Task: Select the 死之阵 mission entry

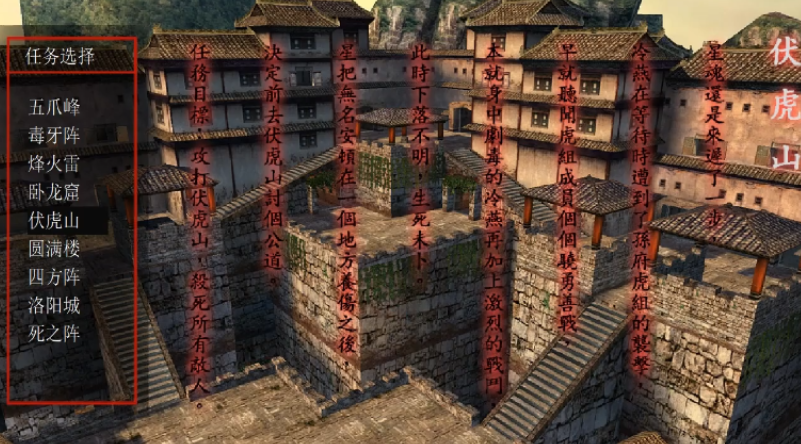Action: pos(55,333)
